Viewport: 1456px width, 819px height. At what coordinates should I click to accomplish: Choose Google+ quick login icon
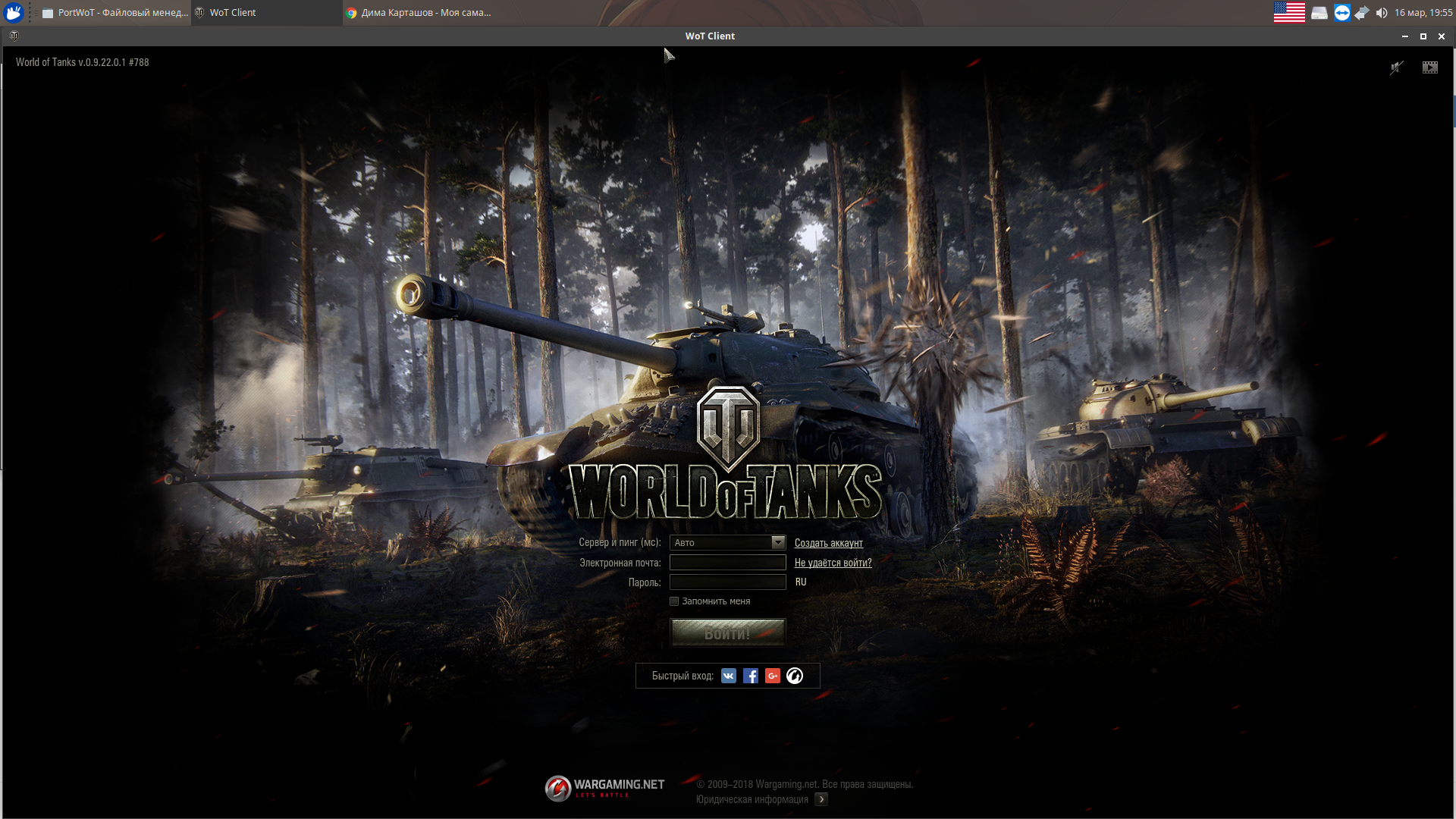[x=773, y=676]
